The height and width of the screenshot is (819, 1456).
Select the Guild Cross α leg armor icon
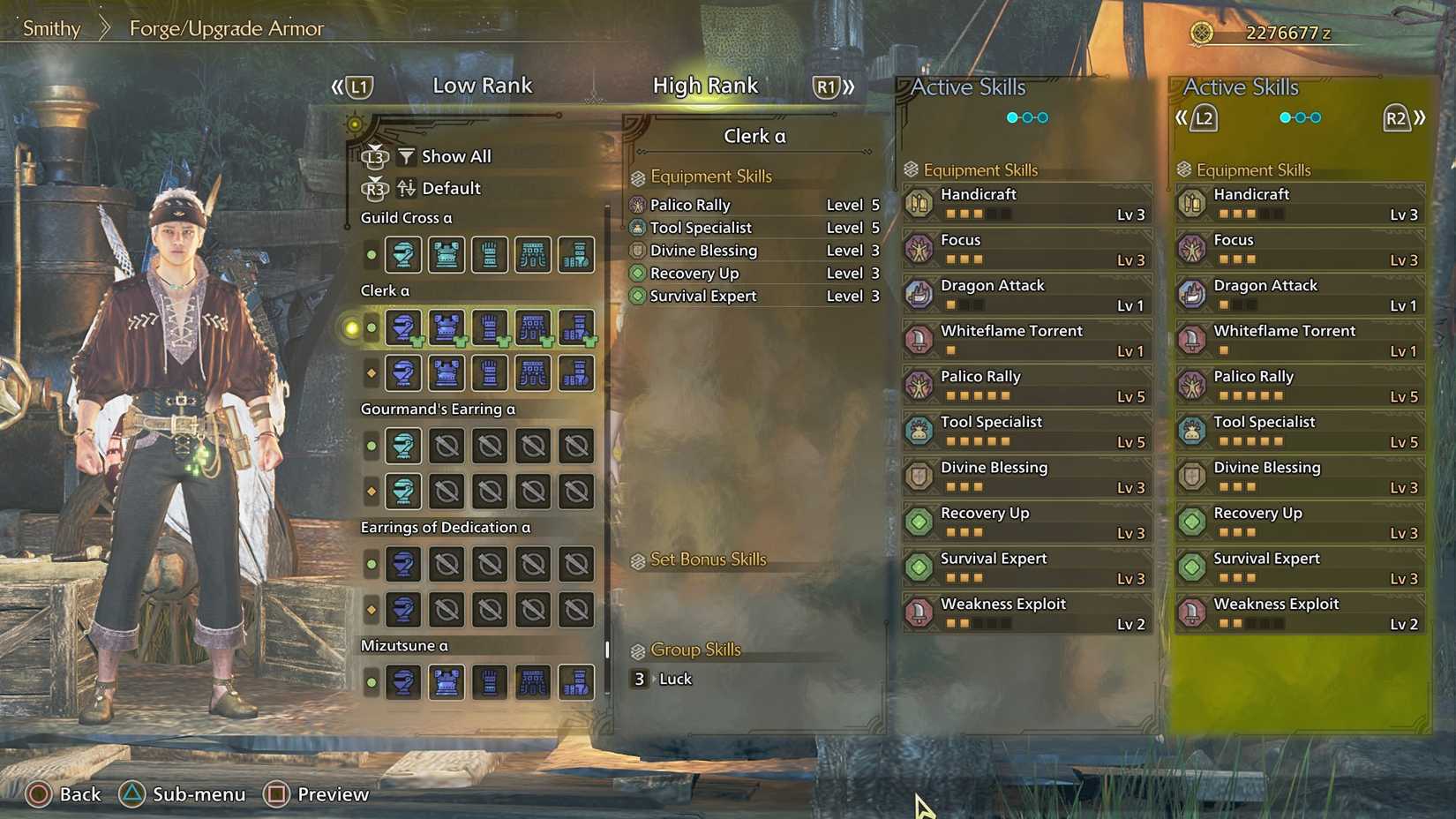575,255
